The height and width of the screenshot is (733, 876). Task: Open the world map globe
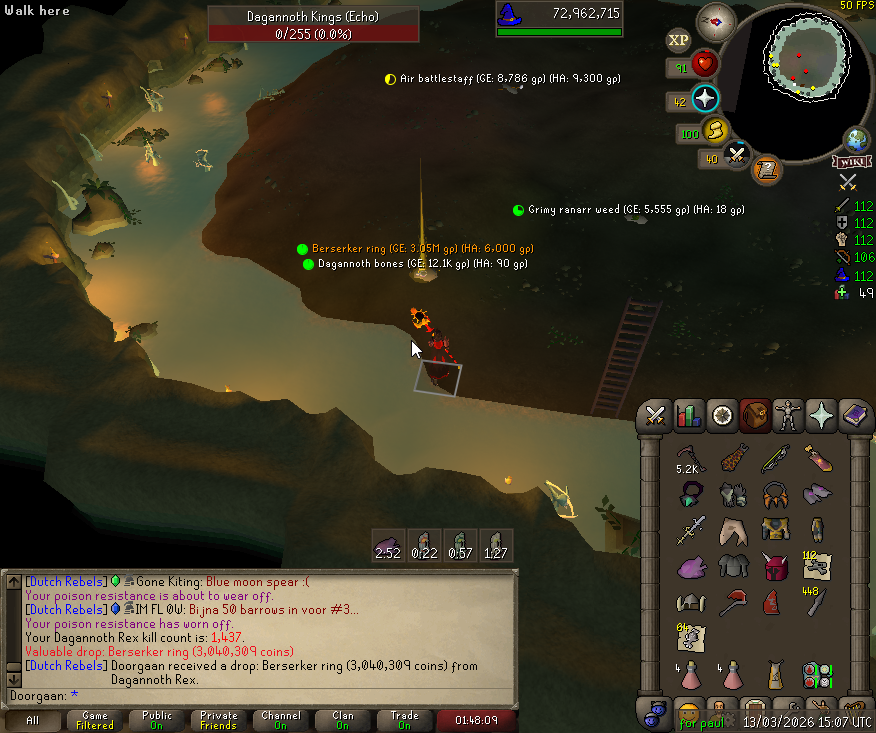click(856, 138)
